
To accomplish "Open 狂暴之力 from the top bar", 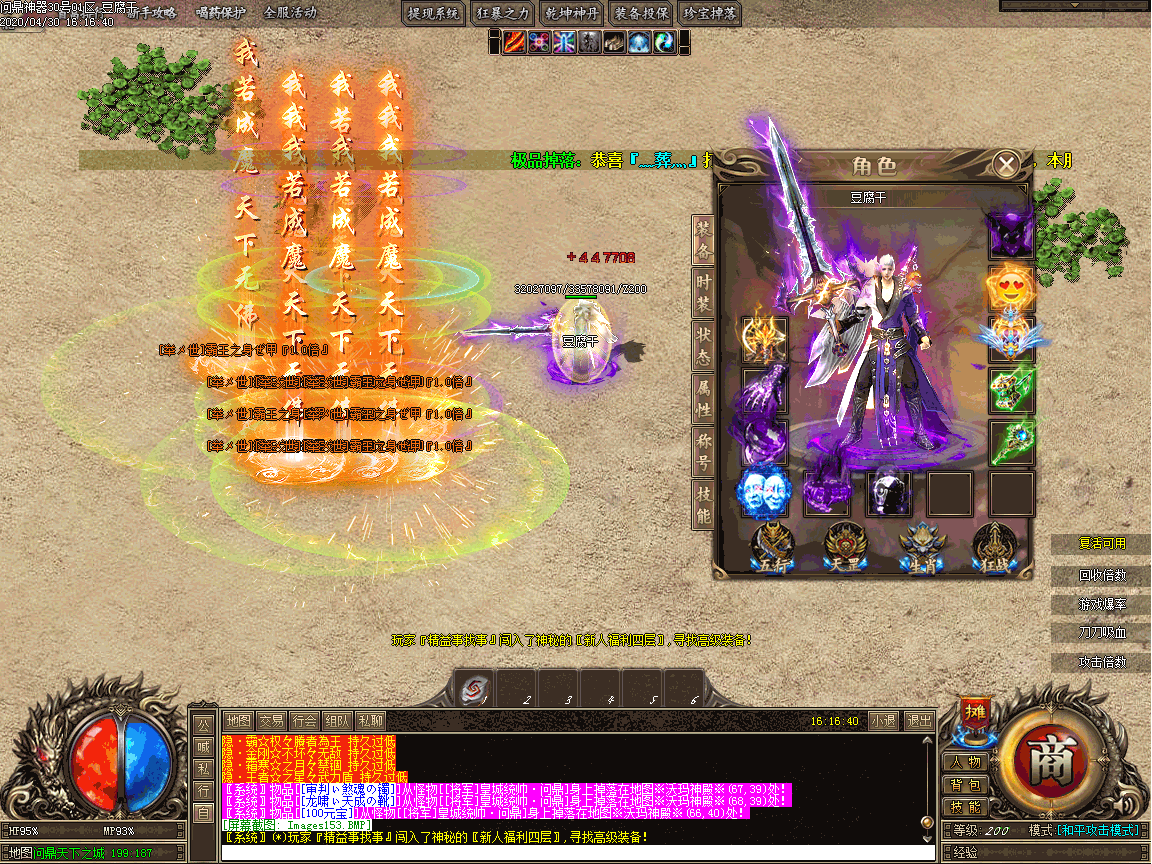I will coord(503,14).
